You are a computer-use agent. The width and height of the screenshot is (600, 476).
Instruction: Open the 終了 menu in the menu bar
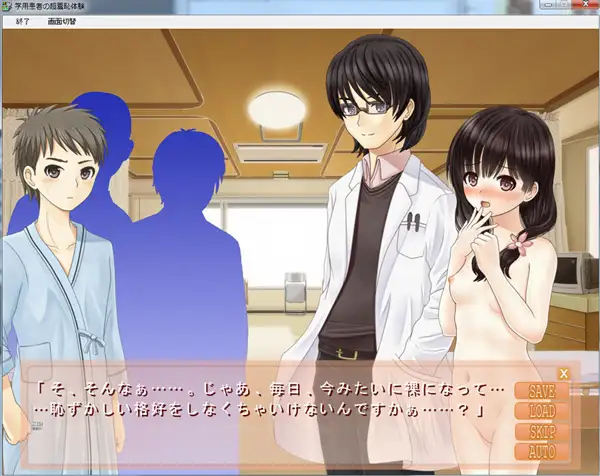[23, 20]
